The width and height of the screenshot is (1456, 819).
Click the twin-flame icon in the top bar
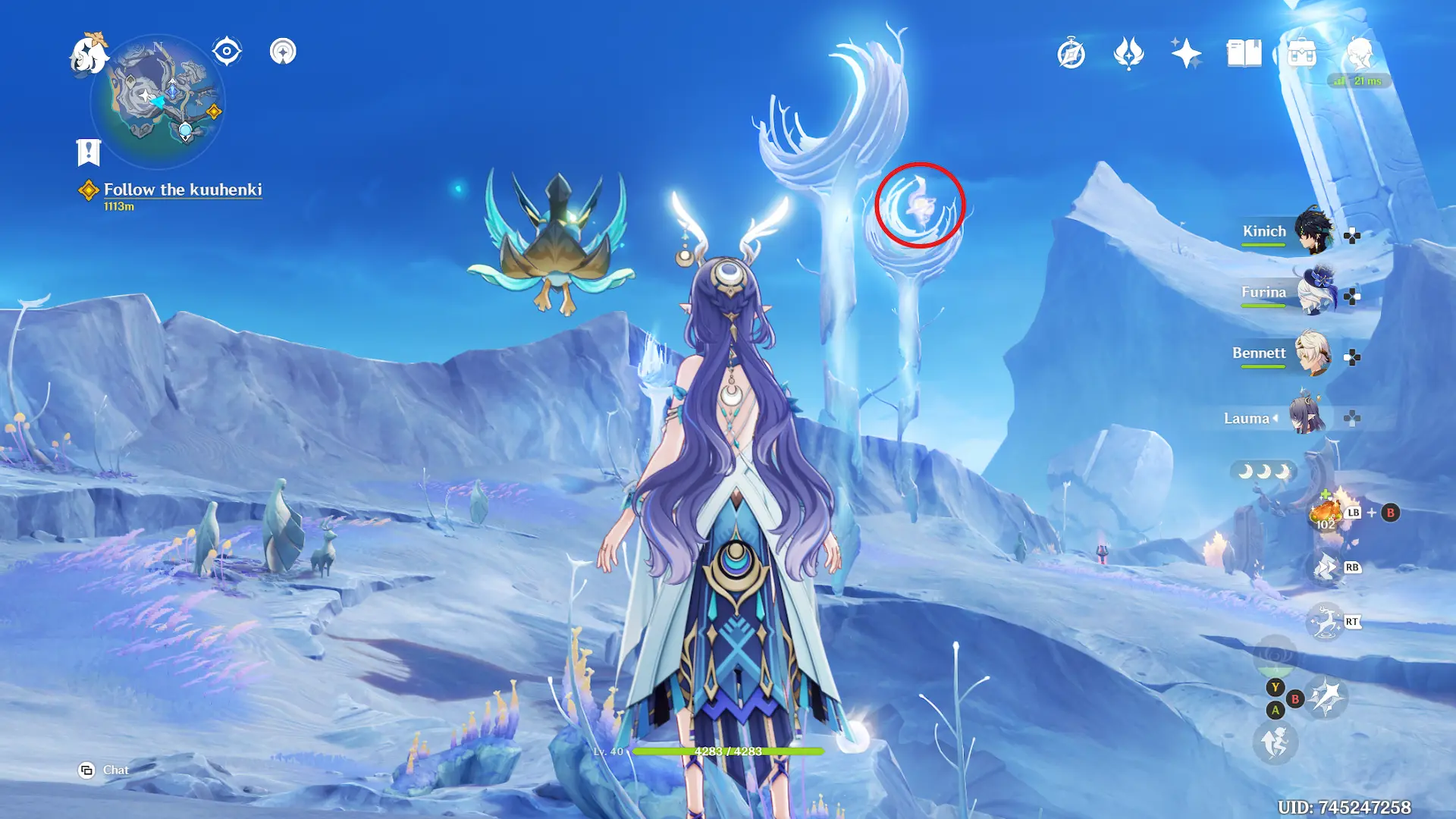click(x=1128, y=54)
